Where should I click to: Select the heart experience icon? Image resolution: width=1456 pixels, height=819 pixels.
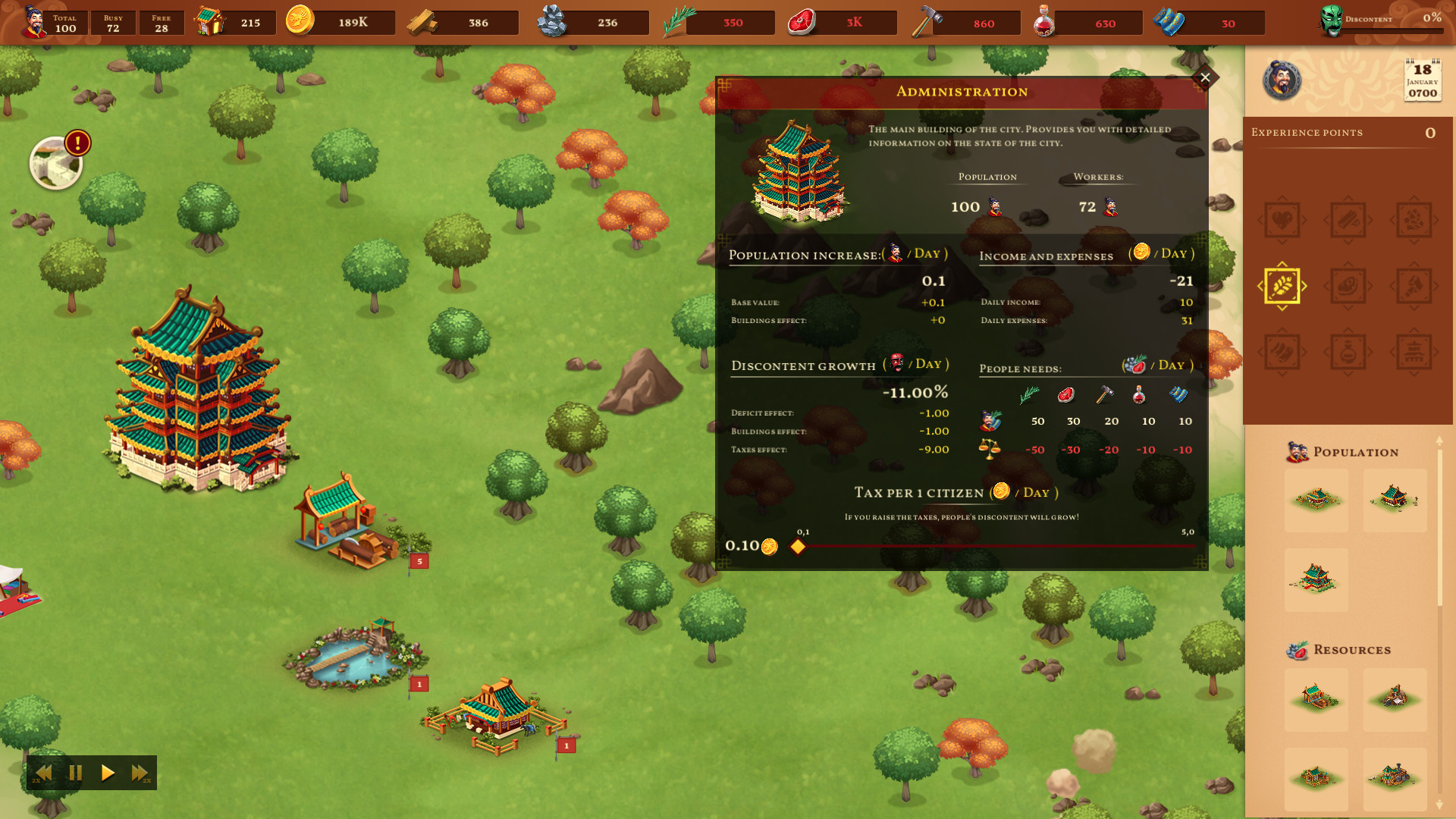pos(1282,219)
